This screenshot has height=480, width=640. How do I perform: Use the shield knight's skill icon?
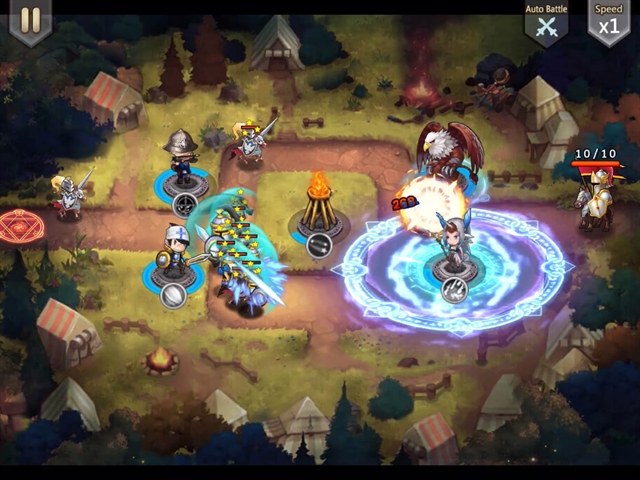pyautogui.click(x=173, y=295)
